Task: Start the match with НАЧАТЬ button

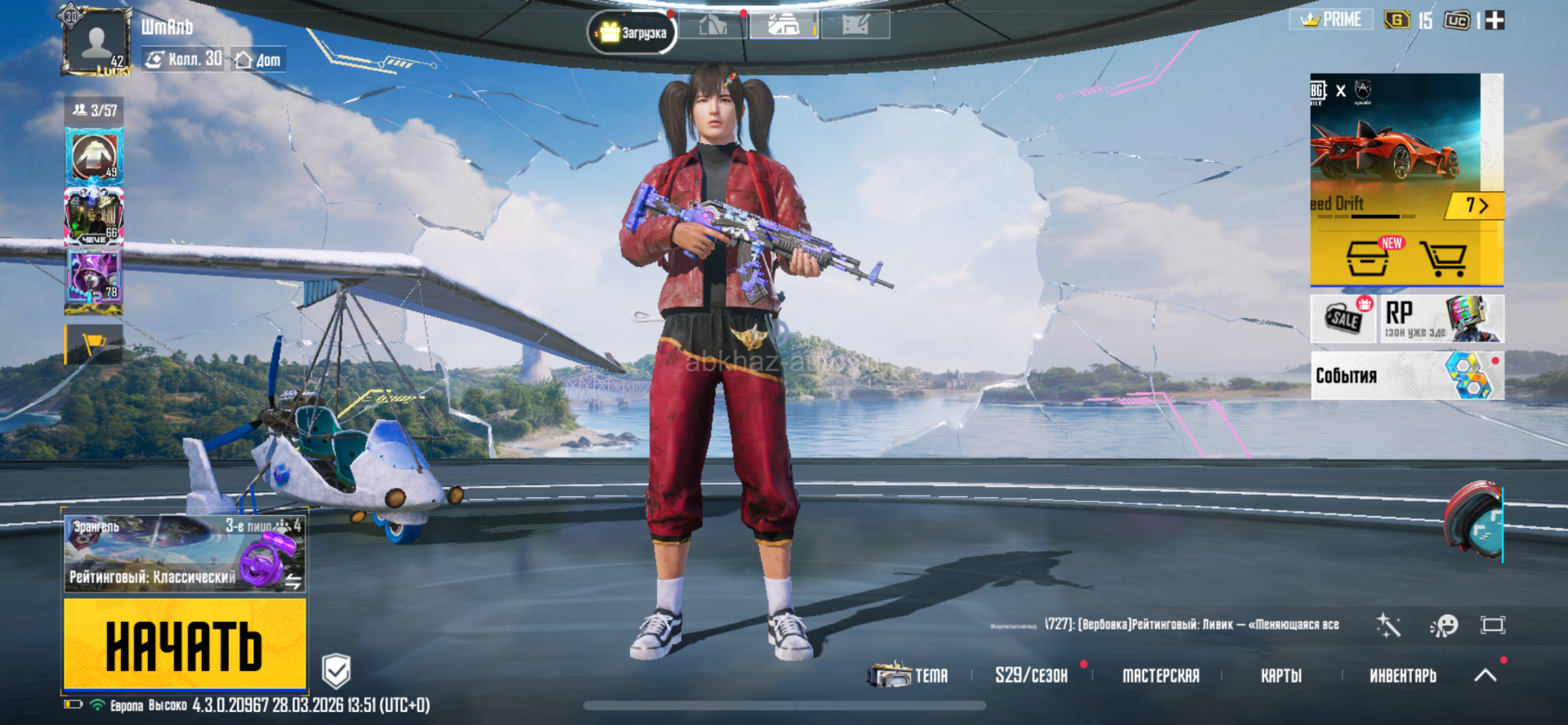Action: tap(185, 645)
